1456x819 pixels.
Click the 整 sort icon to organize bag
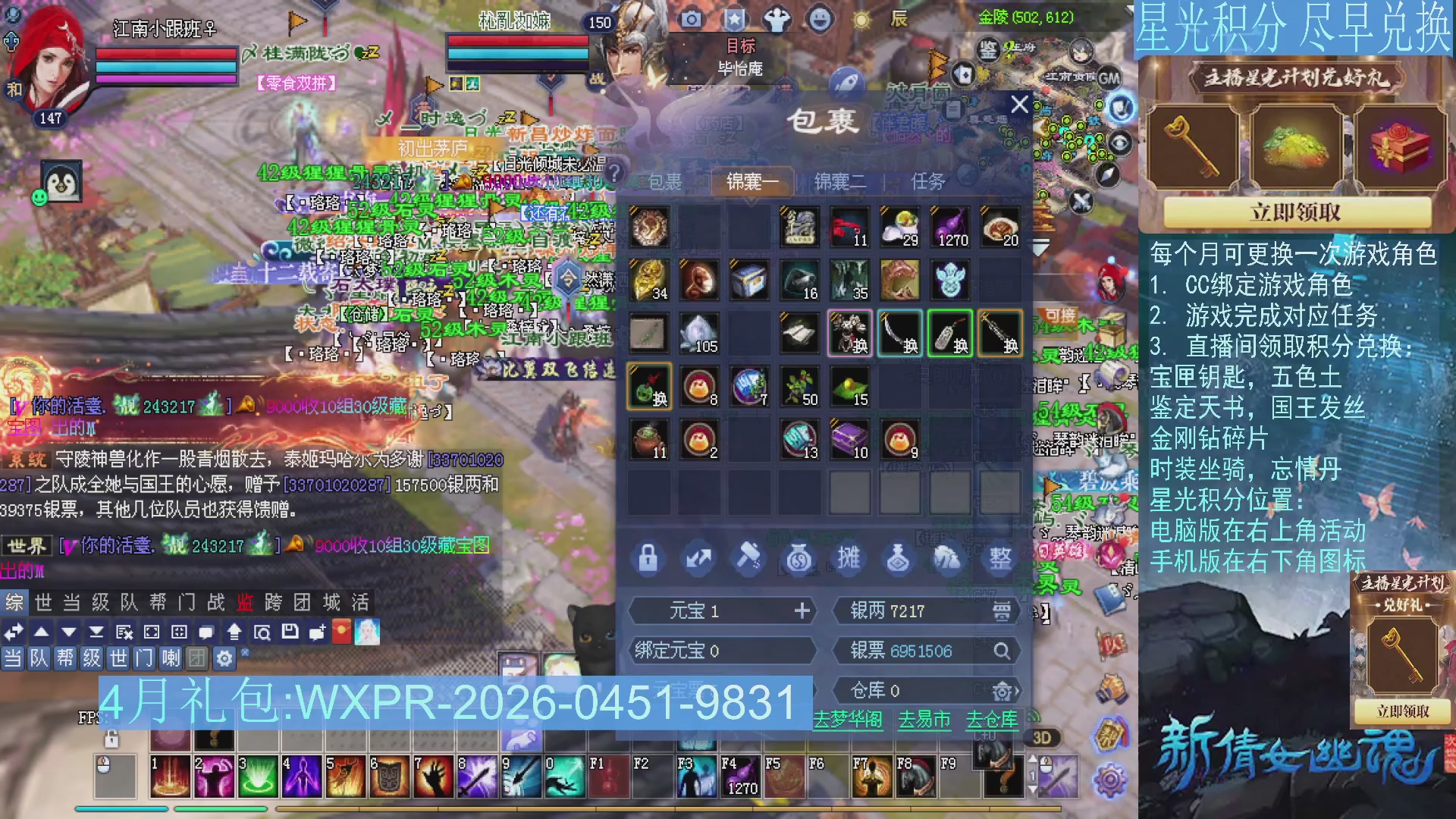pyautogui.click(x=999, y=558)
